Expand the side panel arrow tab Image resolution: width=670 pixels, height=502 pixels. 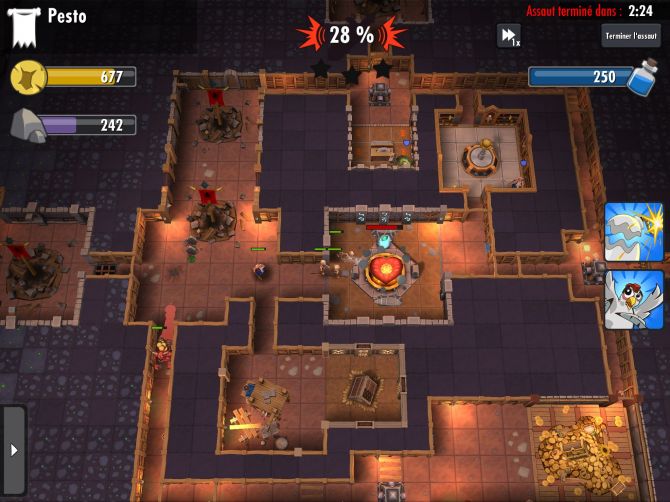[x=12, y=450]
